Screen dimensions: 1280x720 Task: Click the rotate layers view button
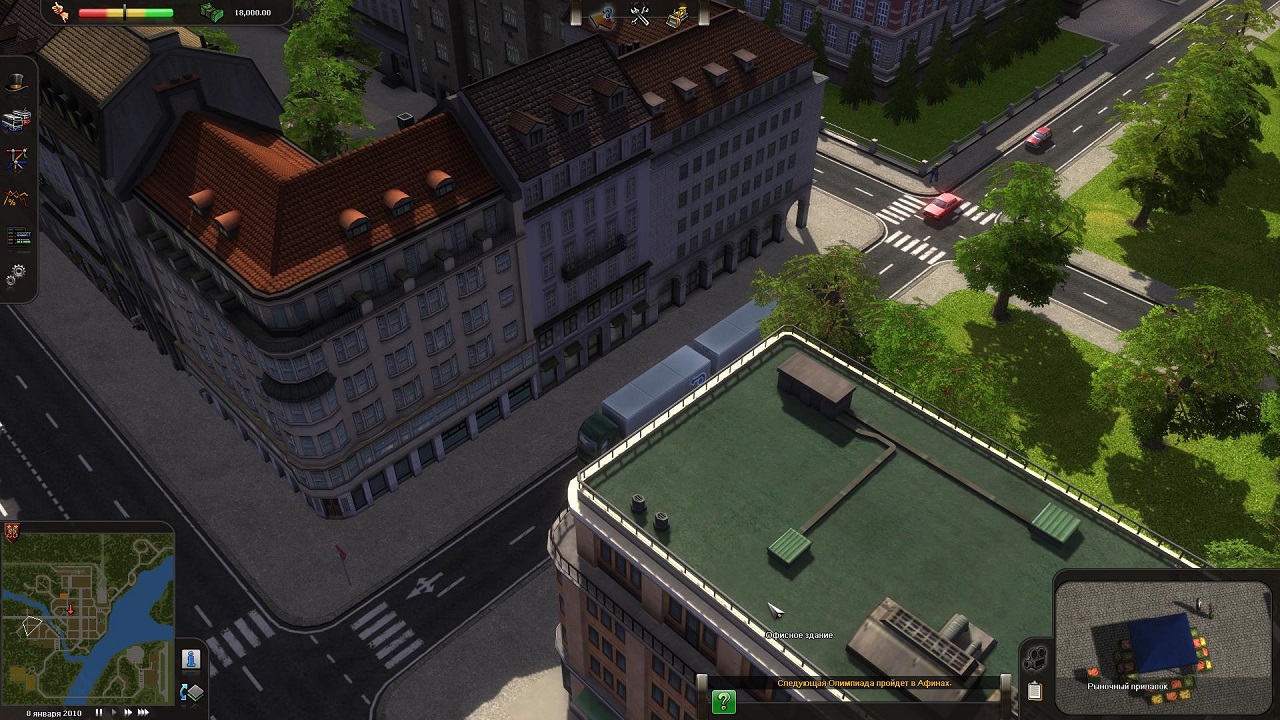(x=191, y=692)
